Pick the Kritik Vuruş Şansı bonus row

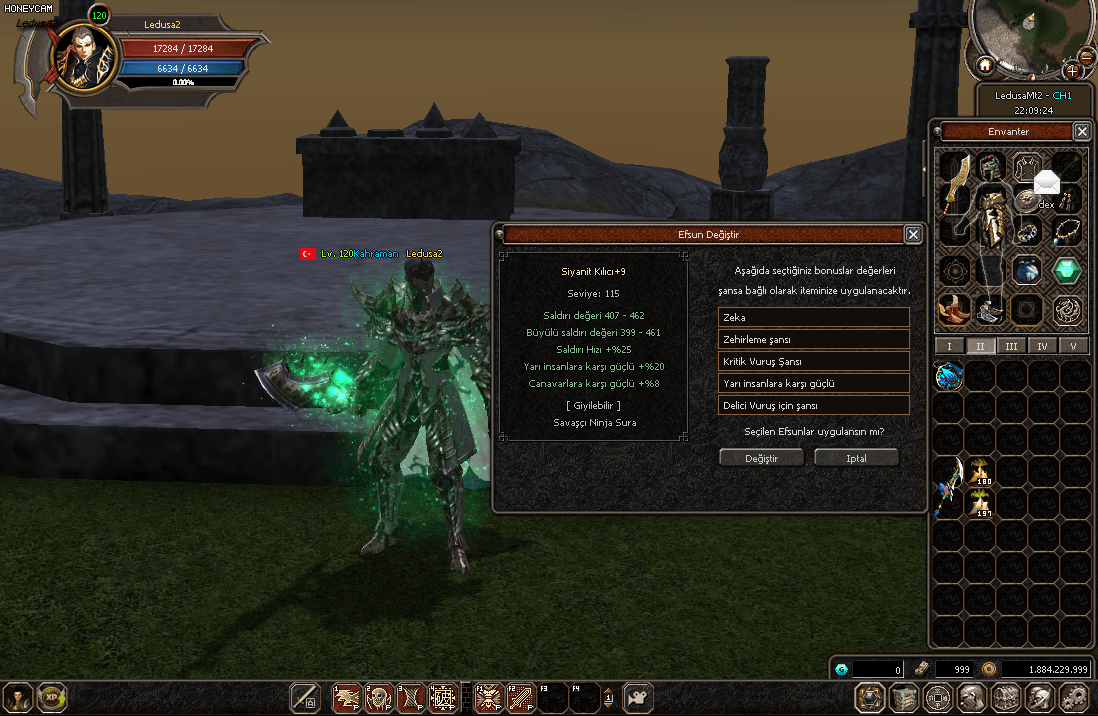[813, 361]
